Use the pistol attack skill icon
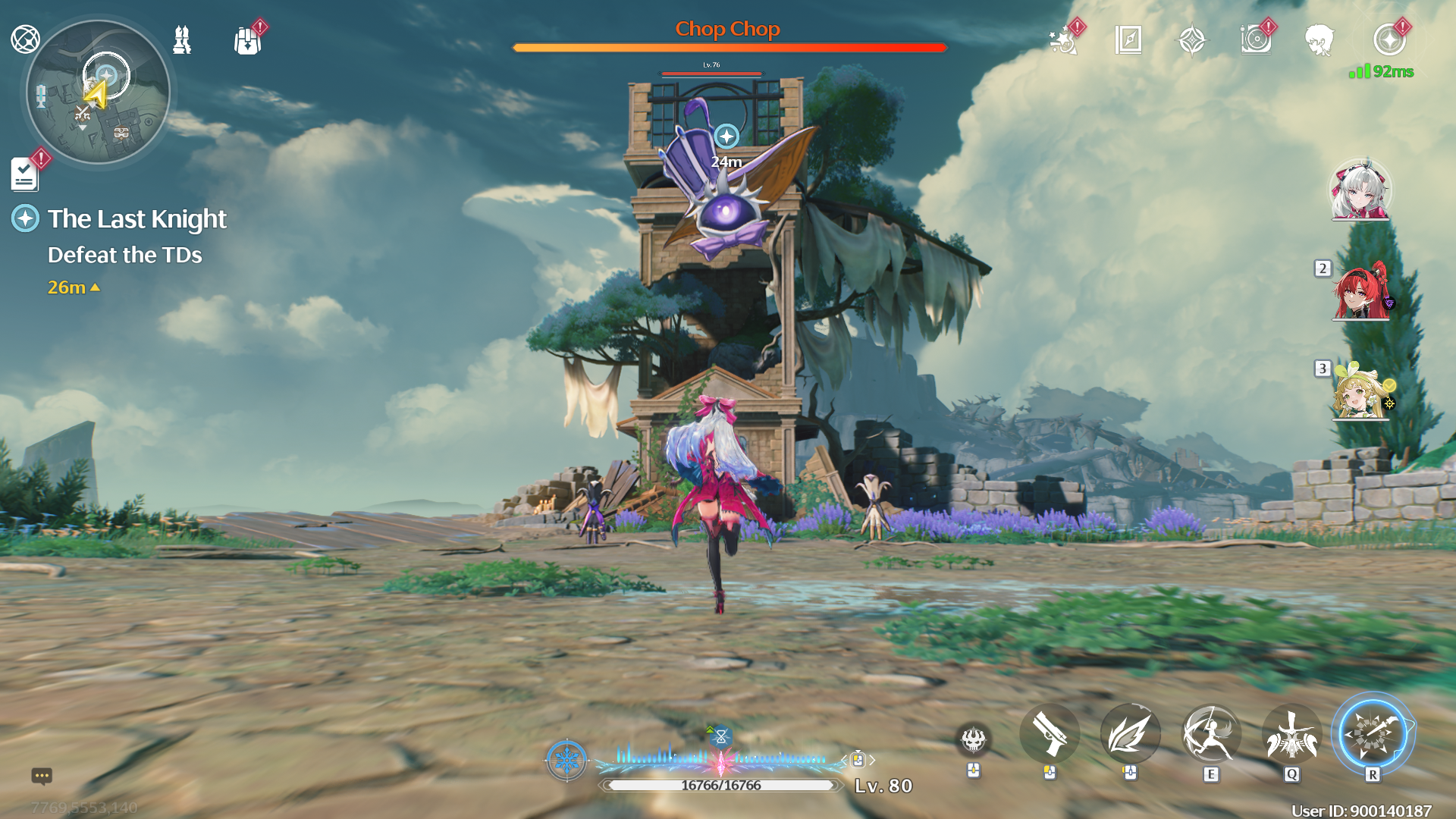This screenshot has height=819, width=1456. tap(1050, 733)
